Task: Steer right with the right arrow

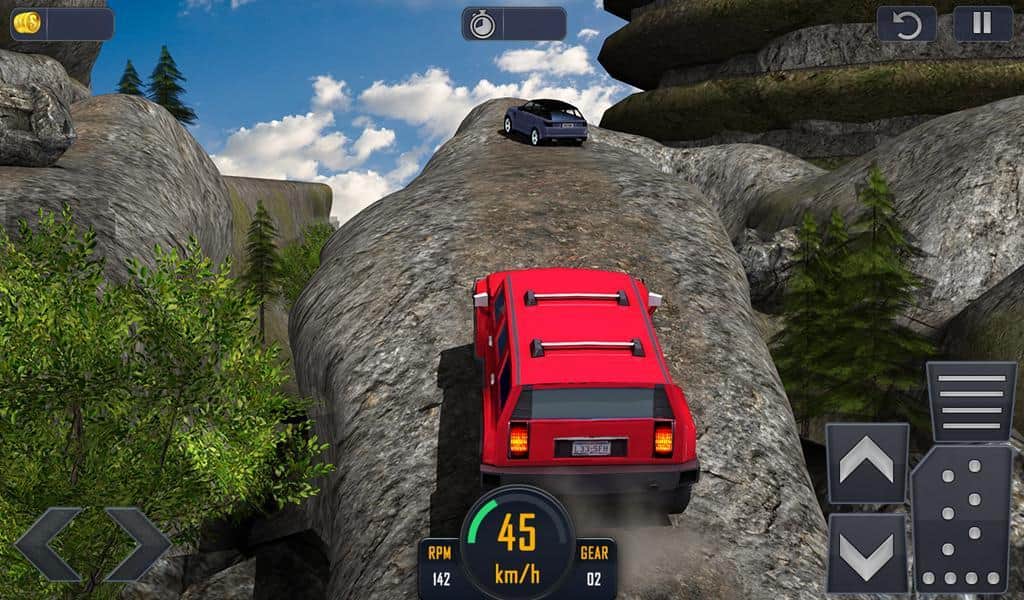Action: (138, 544)
